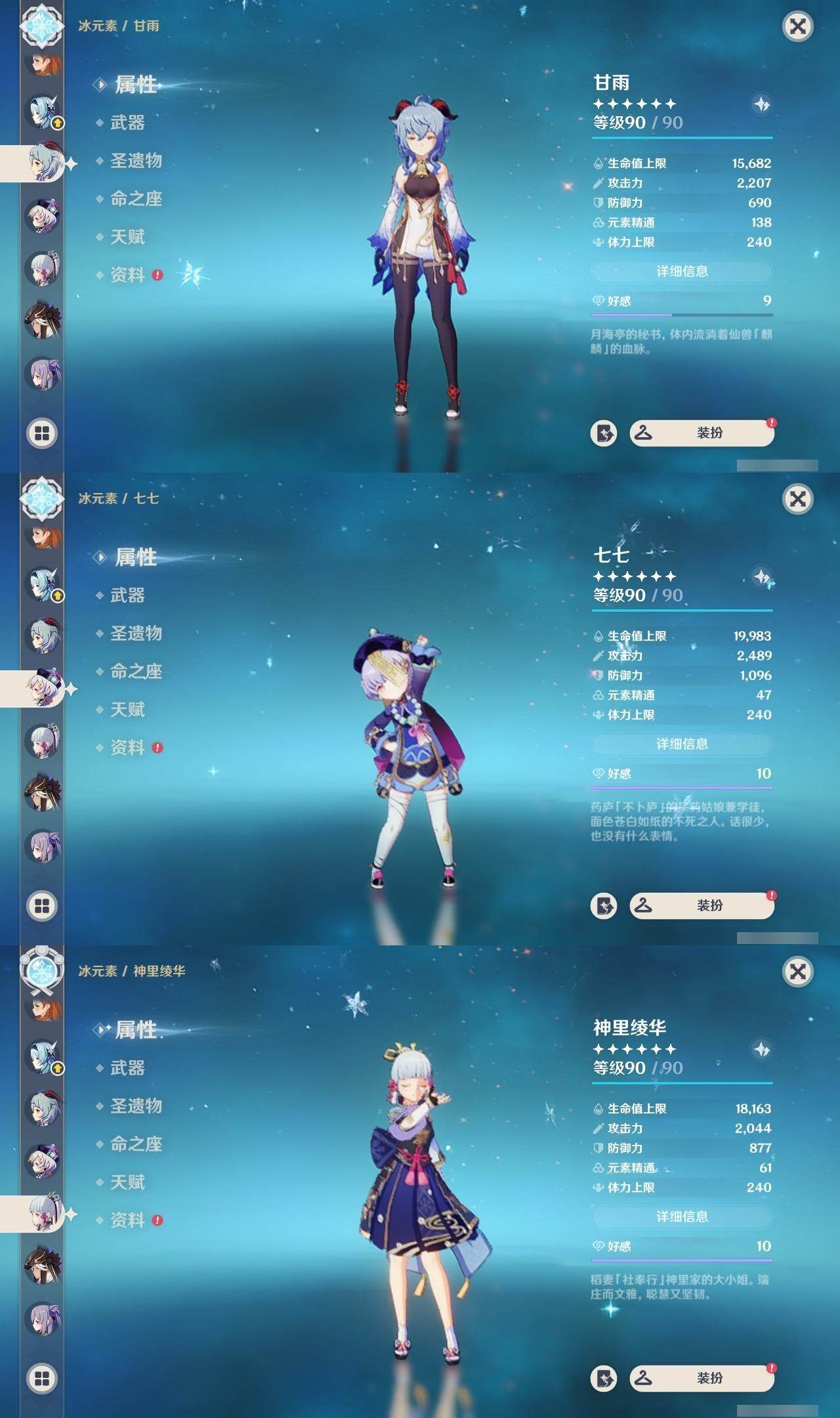The height and width of the screenshot is (1418, 840).
Task: Open 命之座 in 神里绫华's menu
Action: [135, 1144]
